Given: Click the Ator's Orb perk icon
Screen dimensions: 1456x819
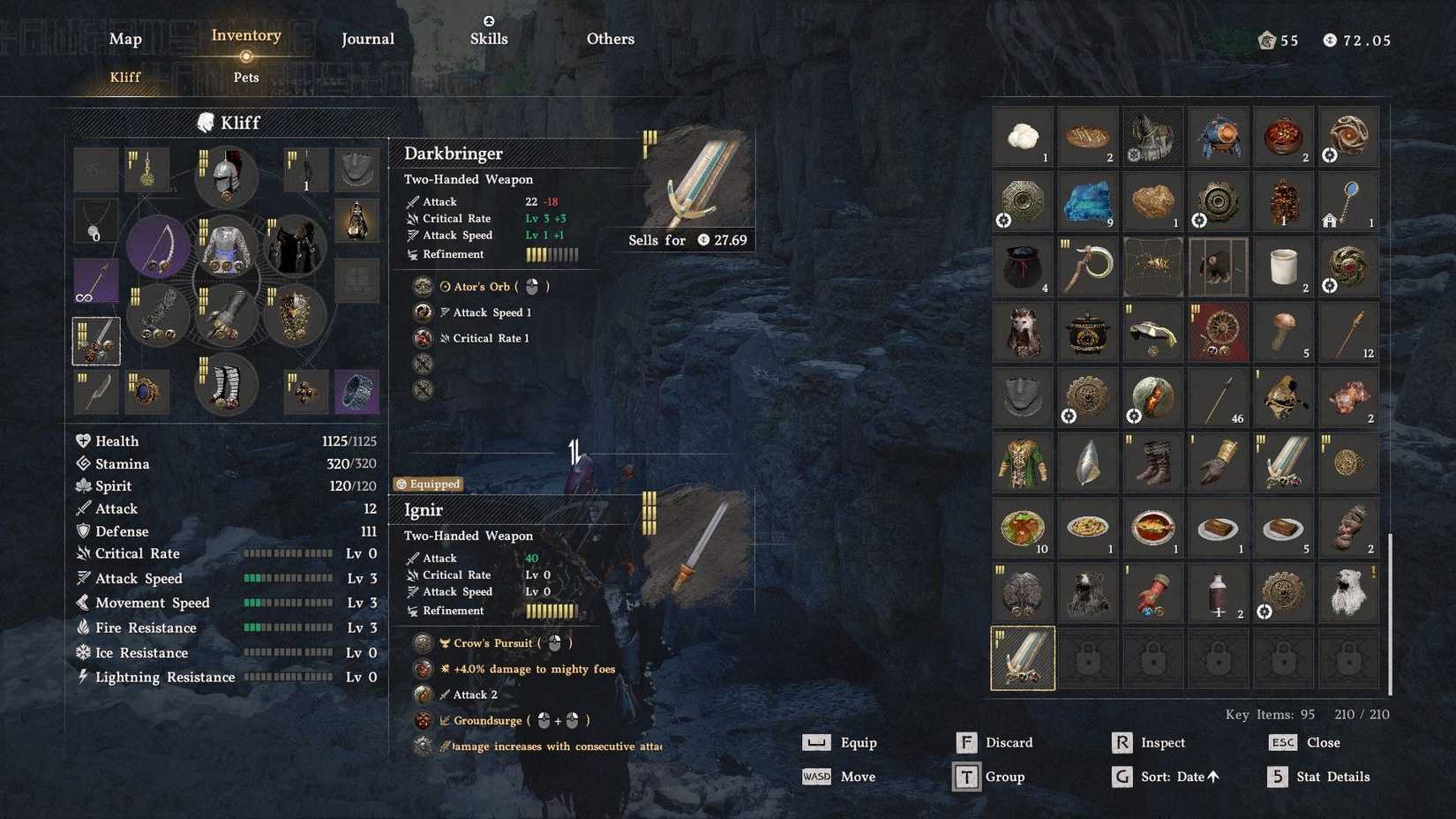Looking at the screenshot, I should pyautogui.click(x=422, y=286).
